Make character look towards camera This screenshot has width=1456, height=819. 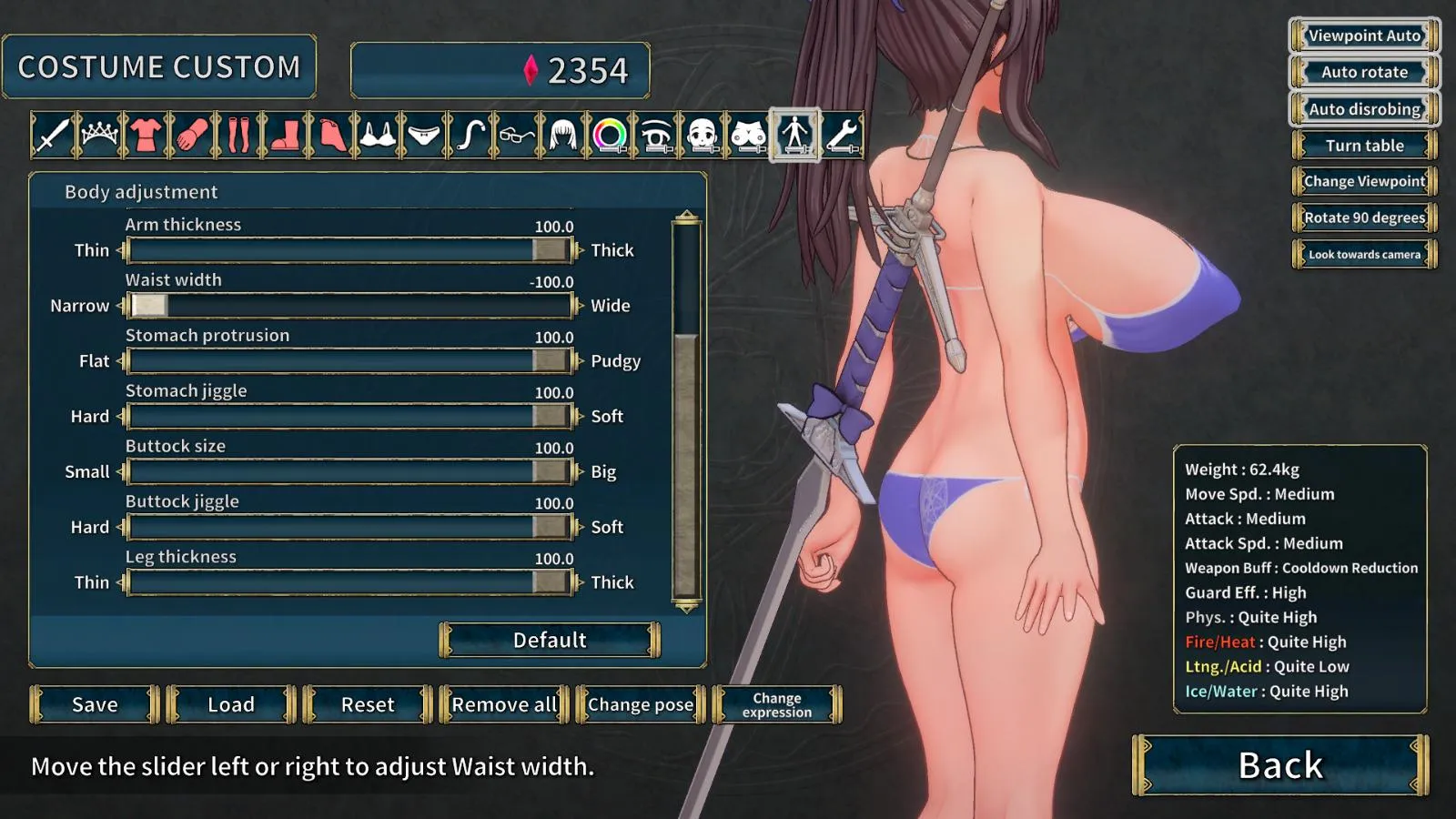coord(1364,255)
